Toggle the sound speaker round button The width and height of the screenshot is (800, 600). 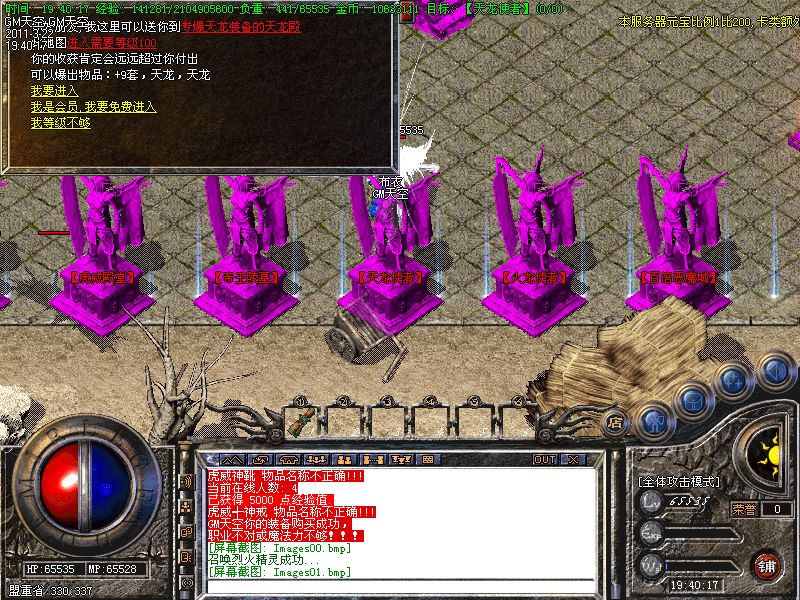tap(775, 371)
